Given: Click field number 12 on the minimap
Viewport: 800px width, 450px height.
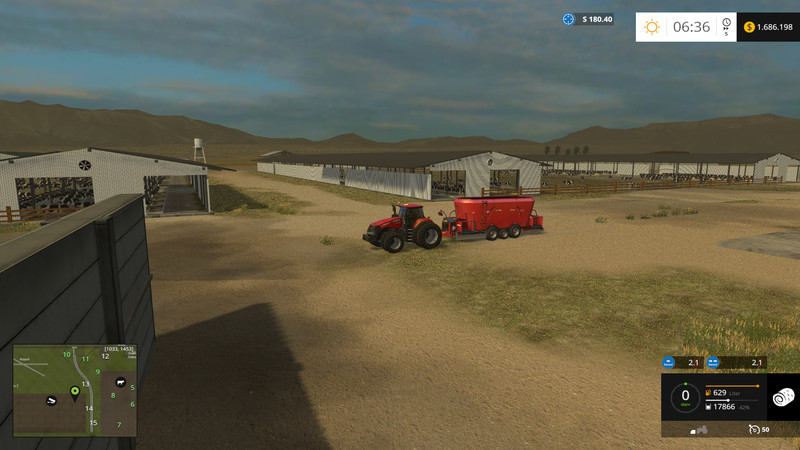Looking at the screenshot, I should 105,356.
